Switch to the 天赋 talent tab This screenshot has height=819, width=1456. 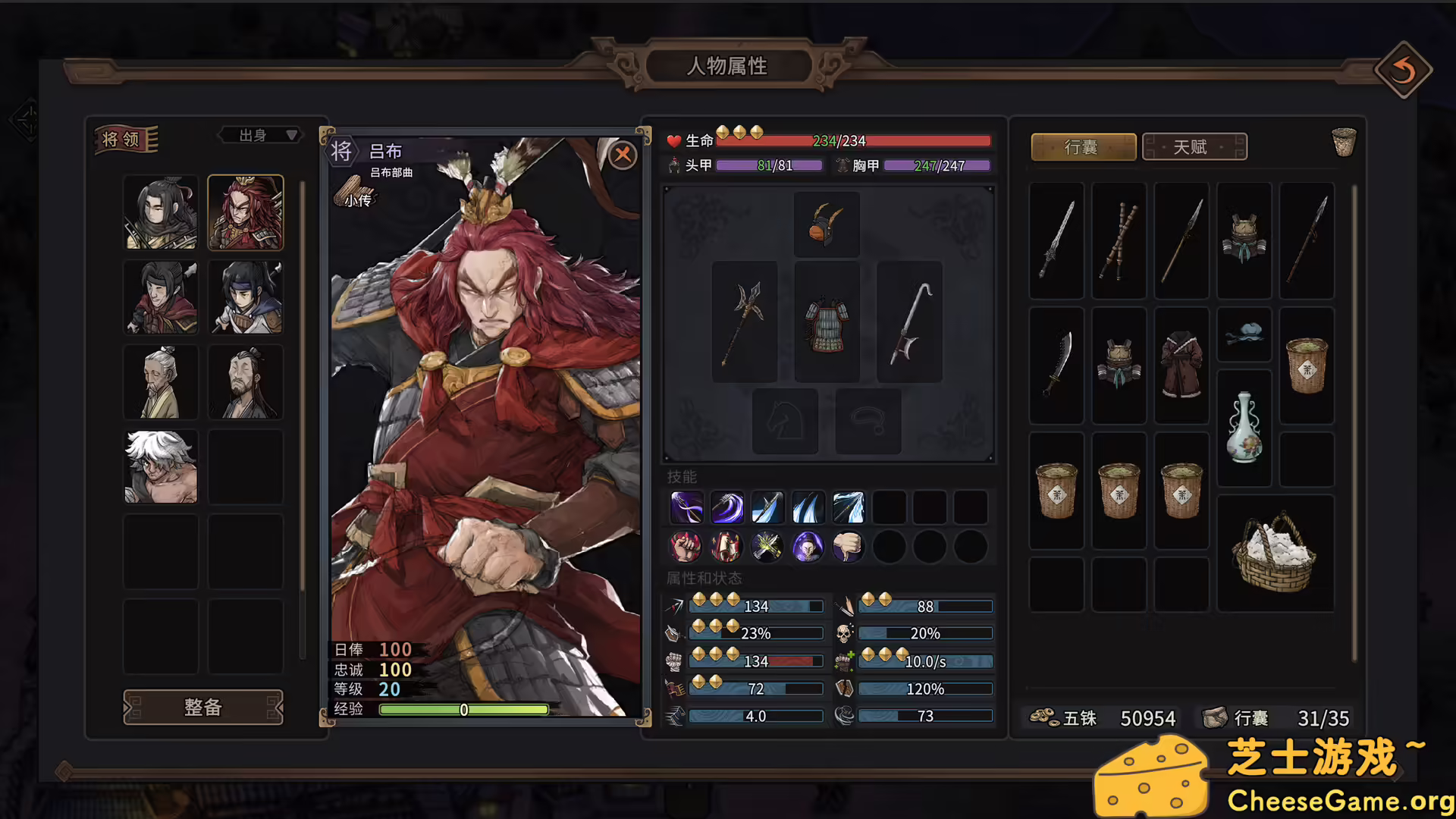pos(1194,146)
